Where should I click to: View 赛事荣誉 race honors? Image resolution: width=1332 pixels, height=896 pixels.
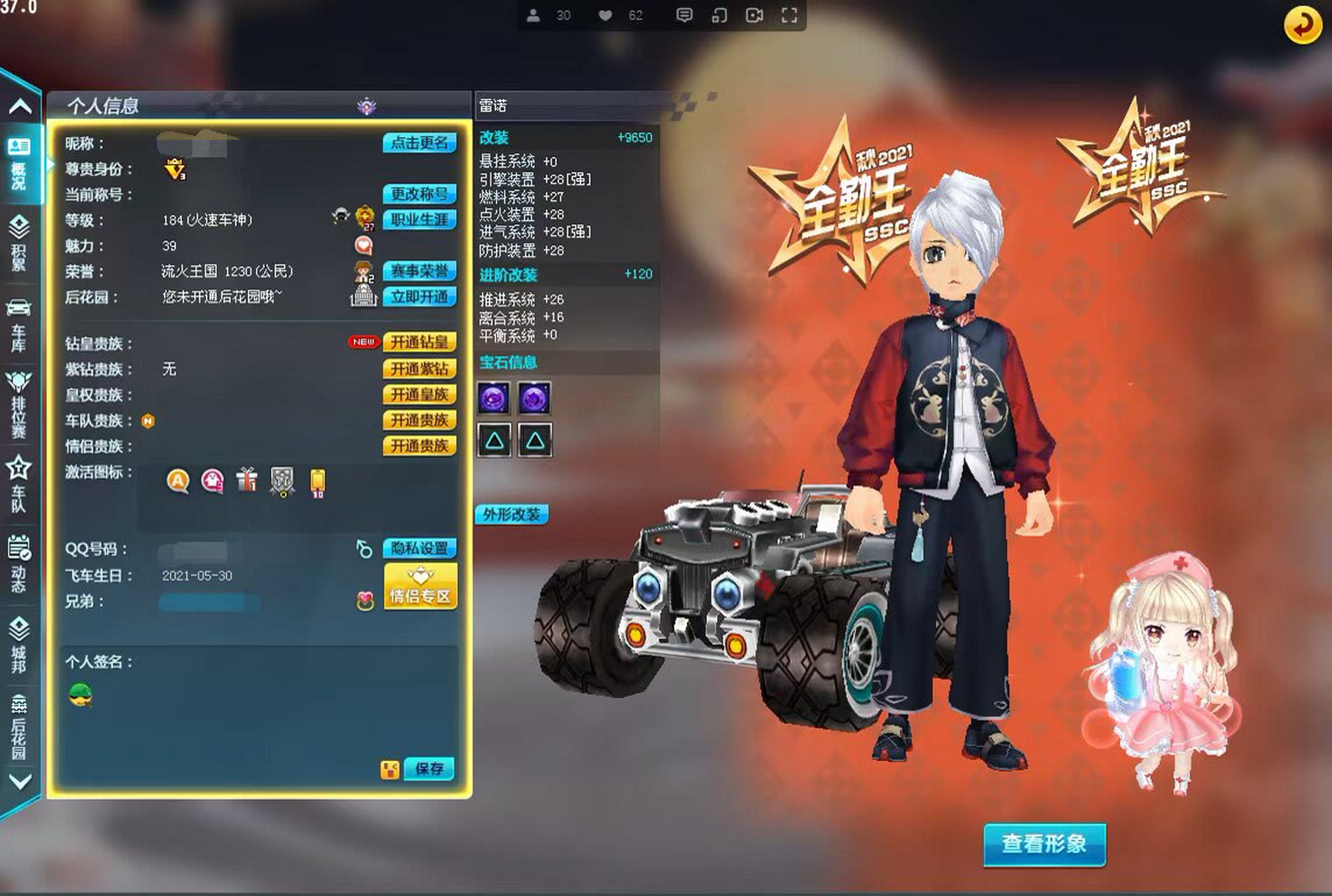(419, 271)
